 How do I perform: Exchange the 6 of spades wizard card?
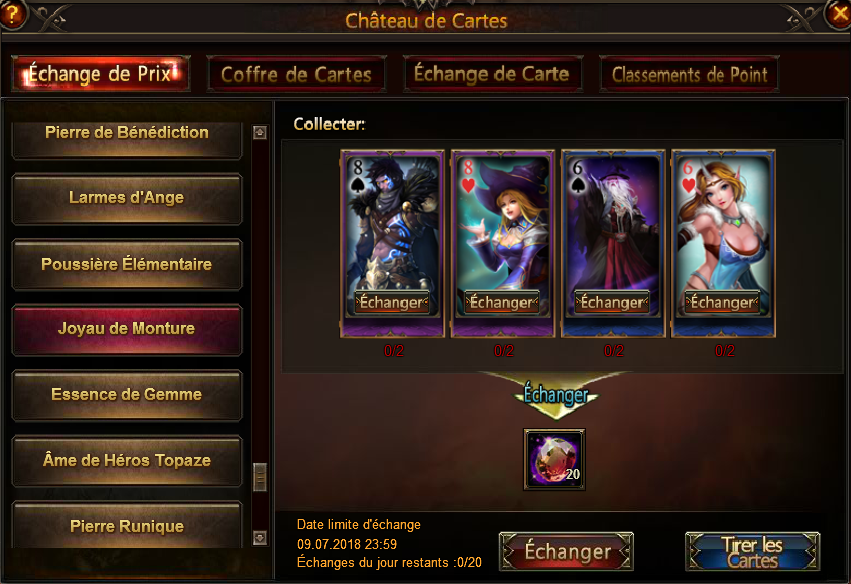[x=612, y=302]
